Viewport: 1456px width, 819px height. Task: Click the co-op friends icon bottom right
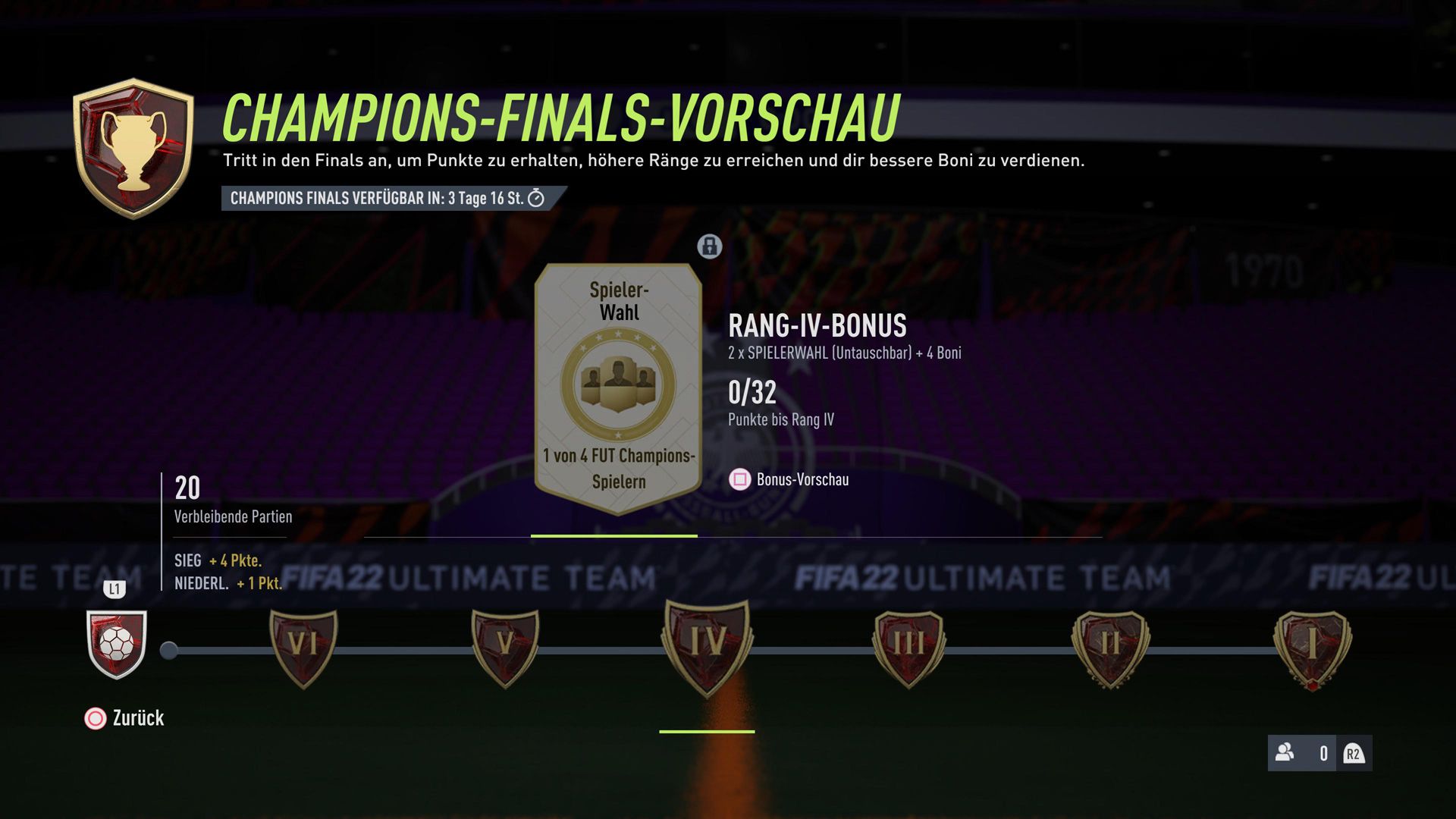(1285, 754)
